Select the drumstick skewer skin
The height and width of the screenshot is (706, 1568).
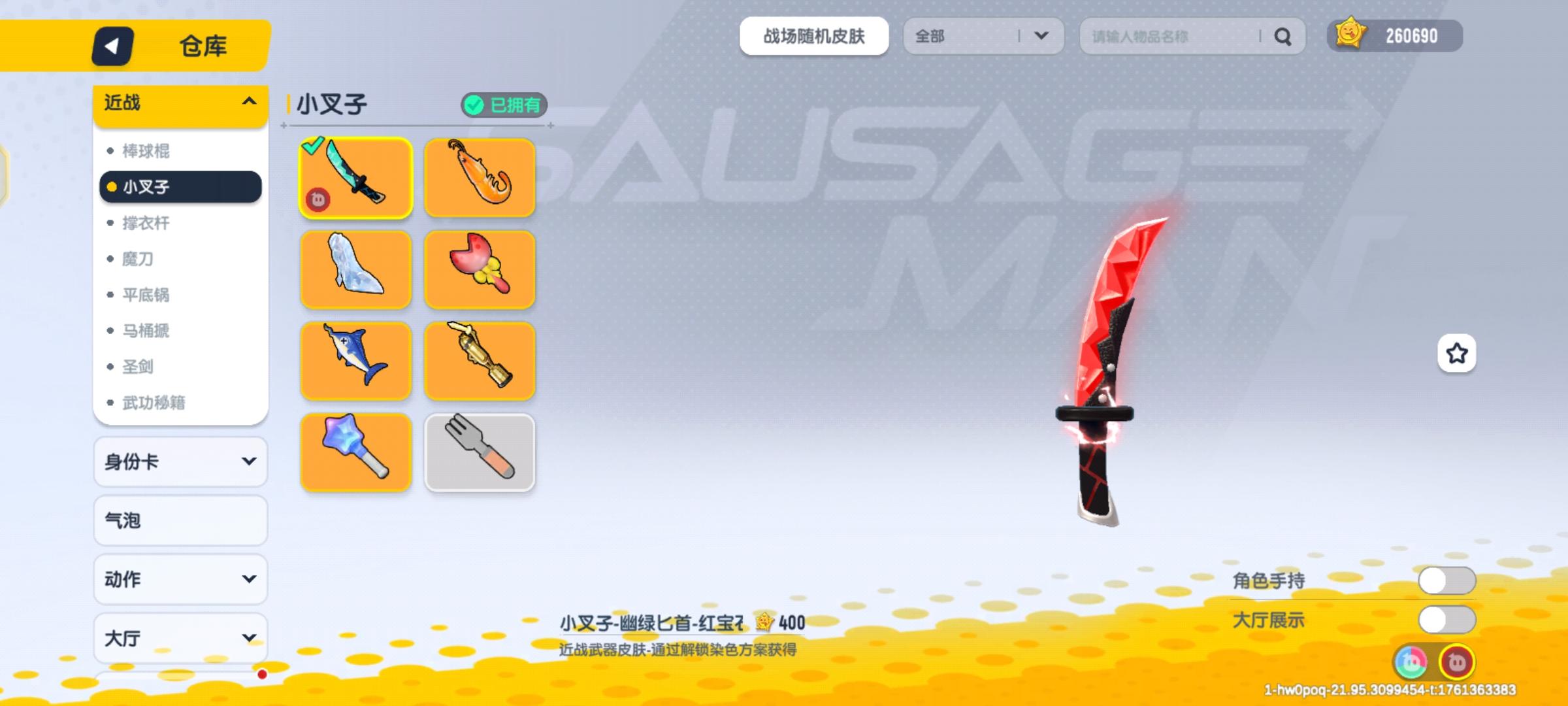(x=480, y=269)
